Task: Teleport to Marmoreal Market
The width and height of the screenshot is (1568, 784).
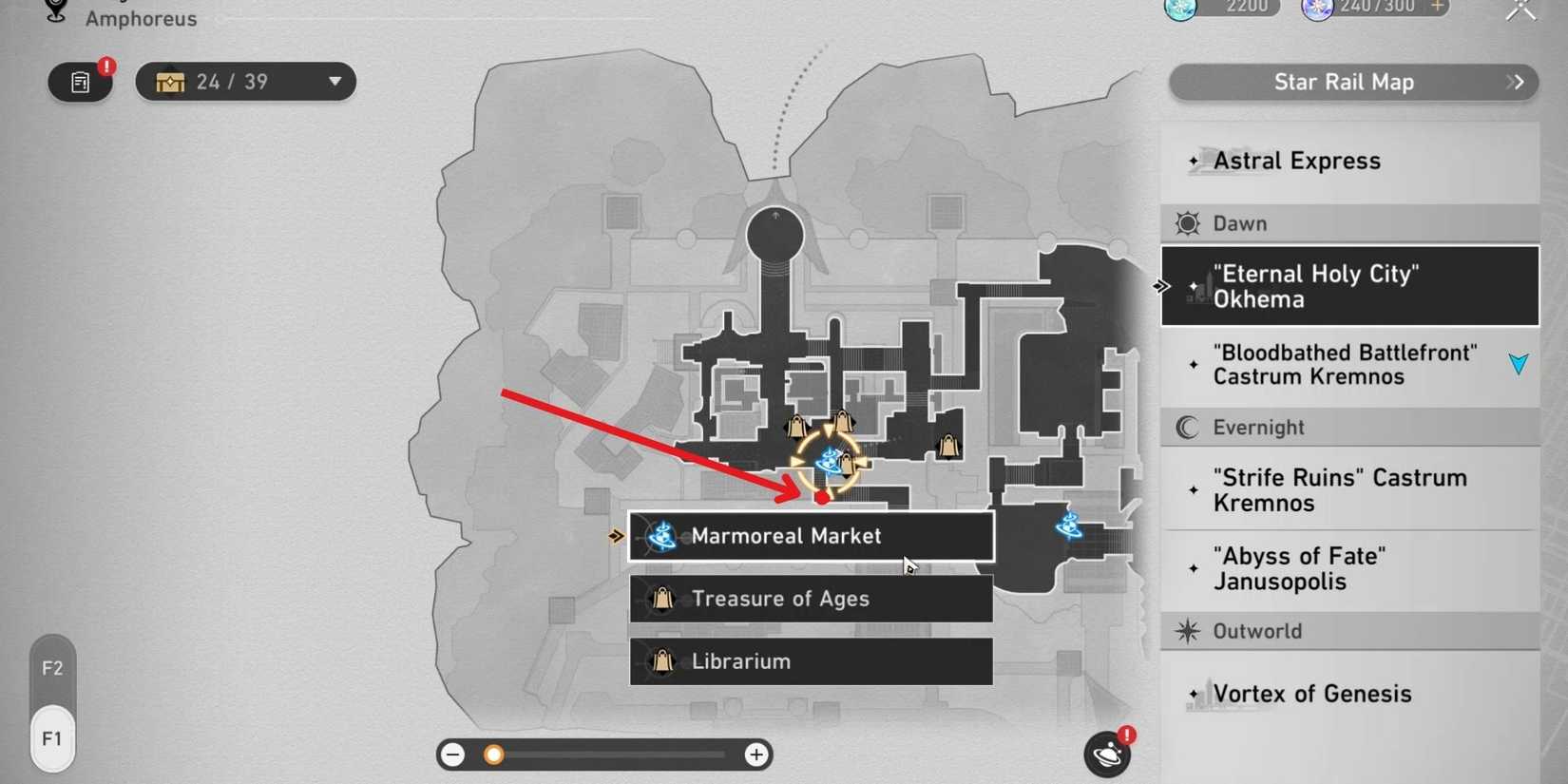Action: (x=809, y=536)
